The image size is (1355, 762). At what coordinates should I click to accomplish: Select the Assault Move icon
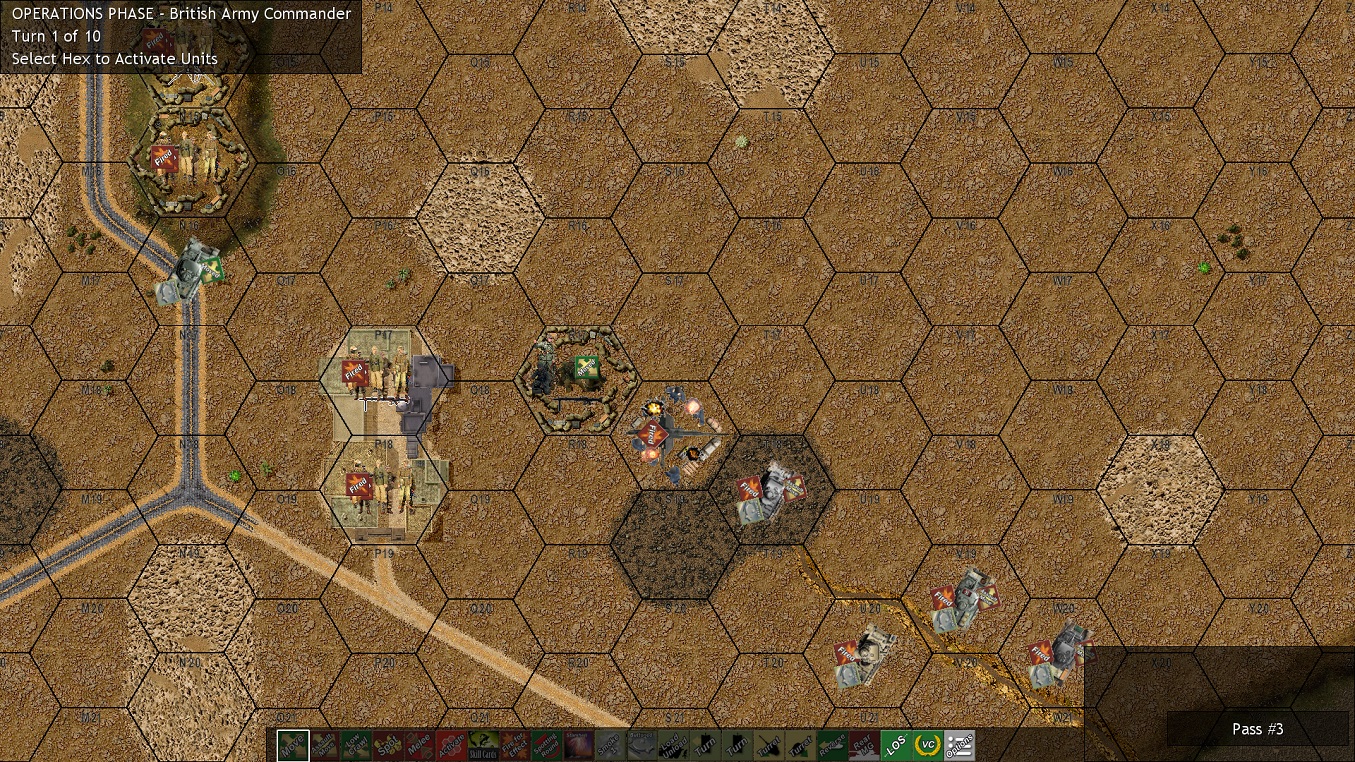coord(323,745)
